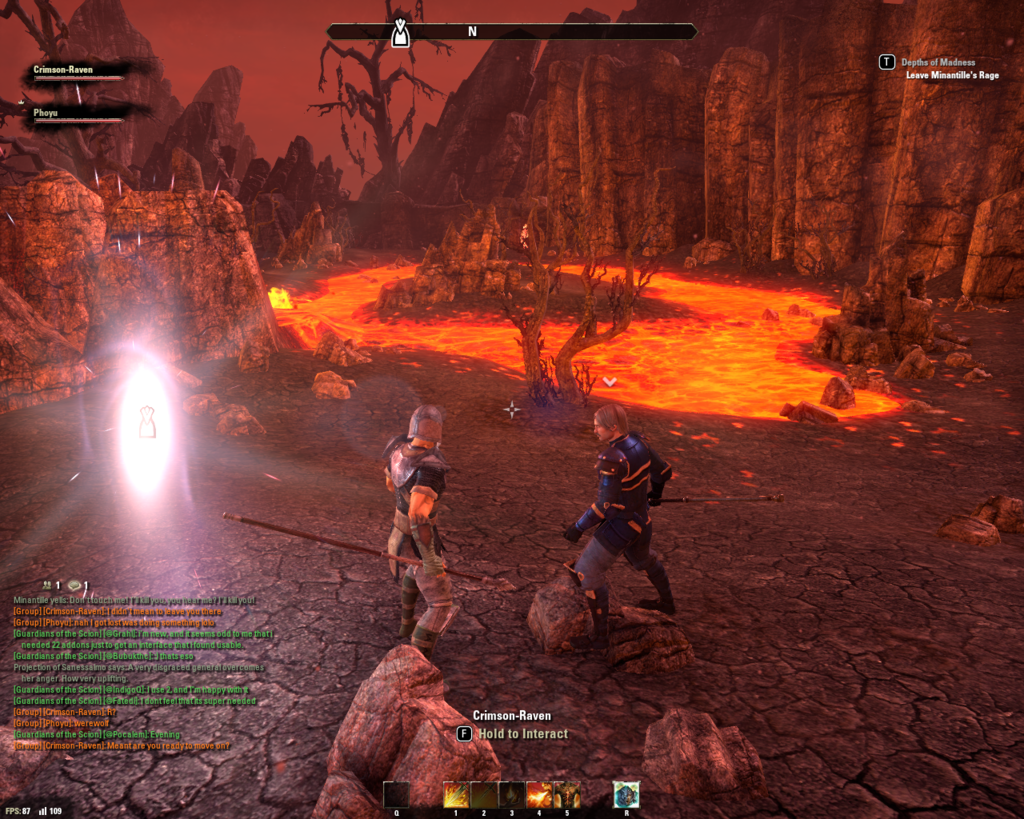
Task: Activate the fire-breath ability in slot 4
Action: 539,795
